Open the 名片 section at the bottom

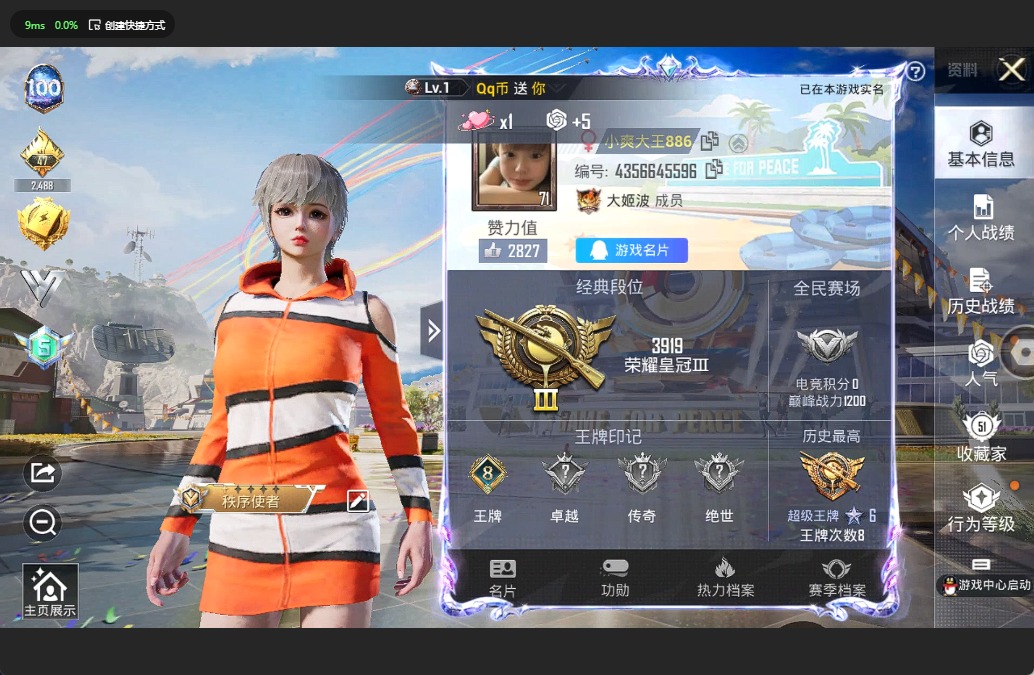pos(502,578)
